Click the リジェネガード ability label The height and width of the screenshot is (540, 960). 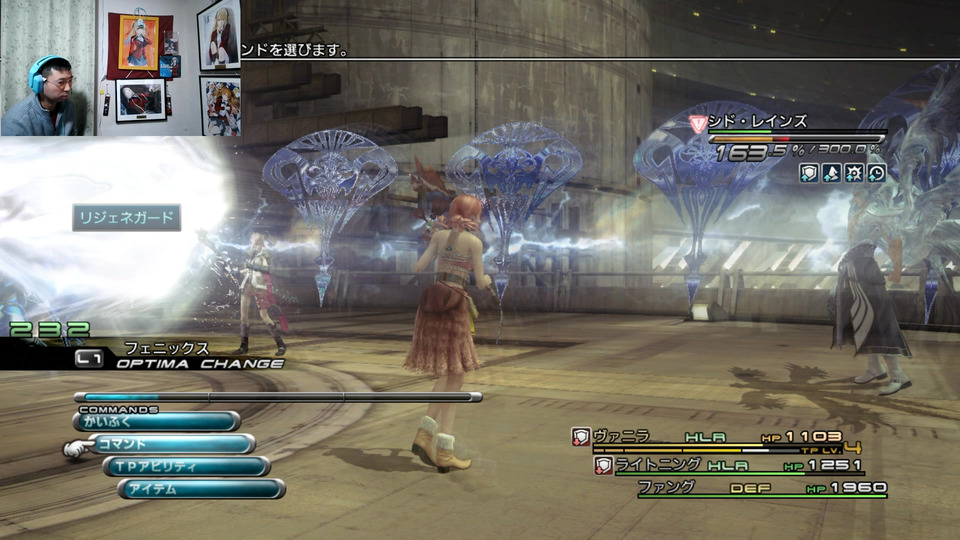click(x=126, y=218)
